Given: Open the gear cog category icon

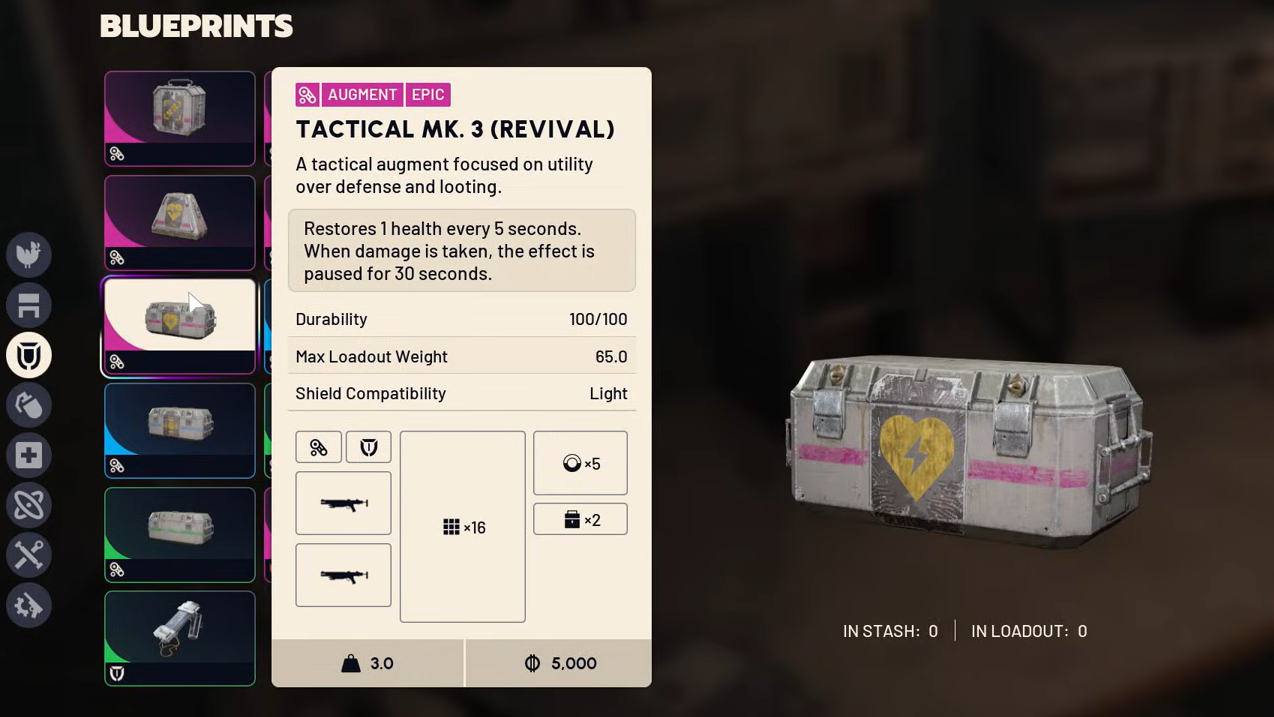Looking at the screenshot, I should pyautogui.click(x=29, y=605).
